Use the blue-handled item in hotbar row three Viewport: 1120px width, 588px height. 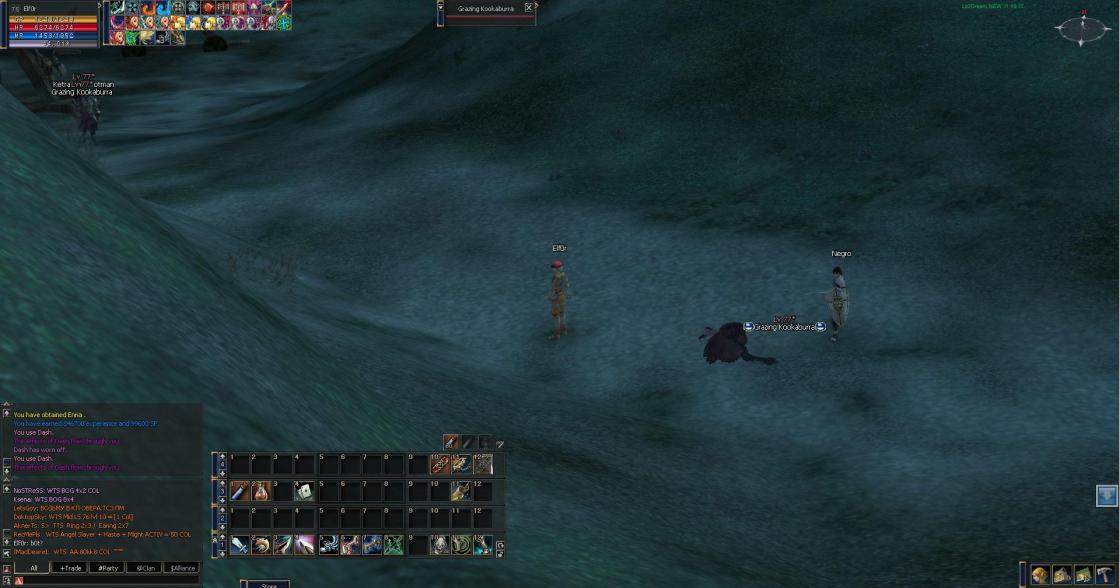click(240, 491)
